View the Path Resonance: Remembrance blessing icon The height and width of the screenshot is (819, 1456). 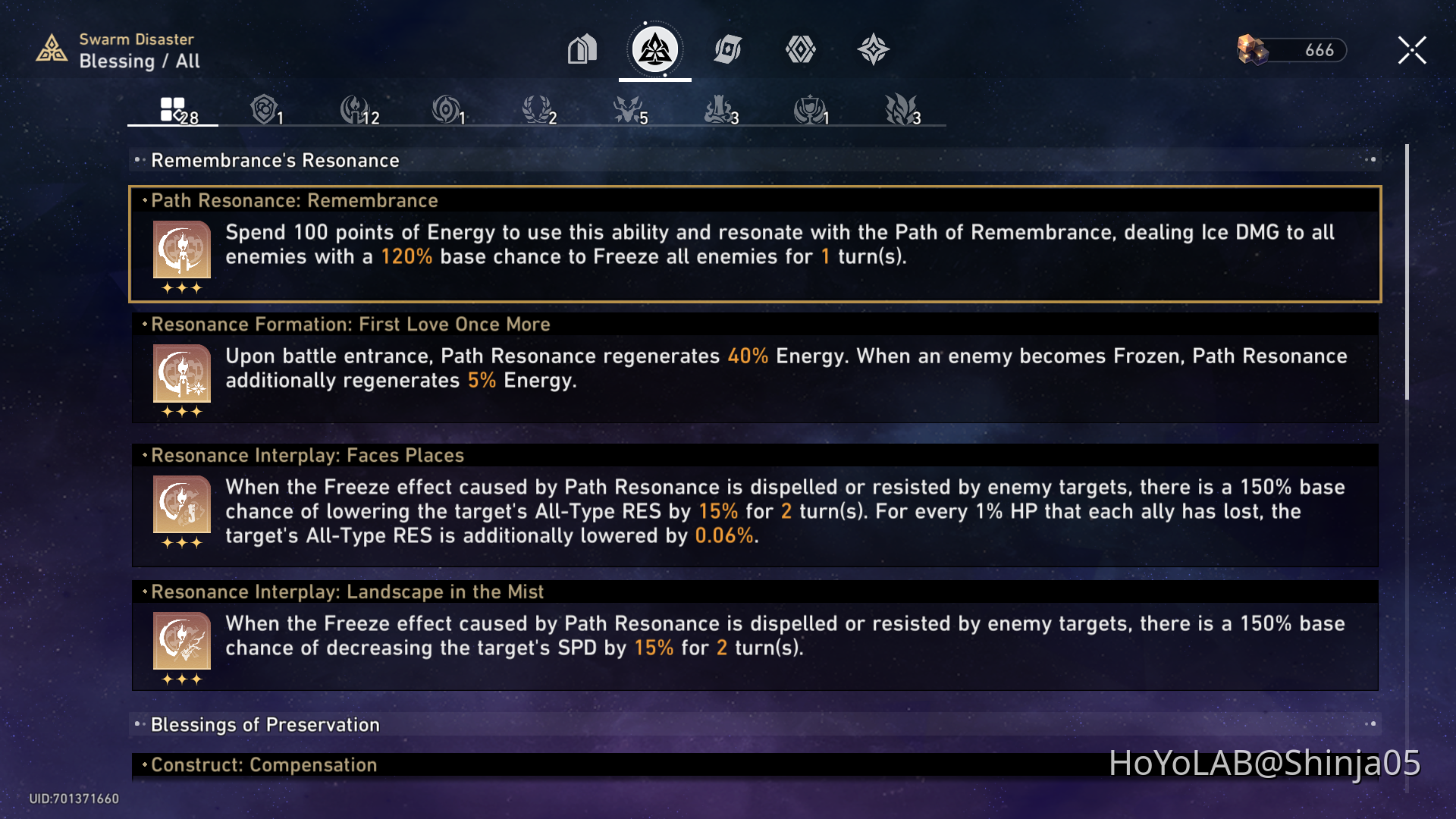click(x=180, y=250)
